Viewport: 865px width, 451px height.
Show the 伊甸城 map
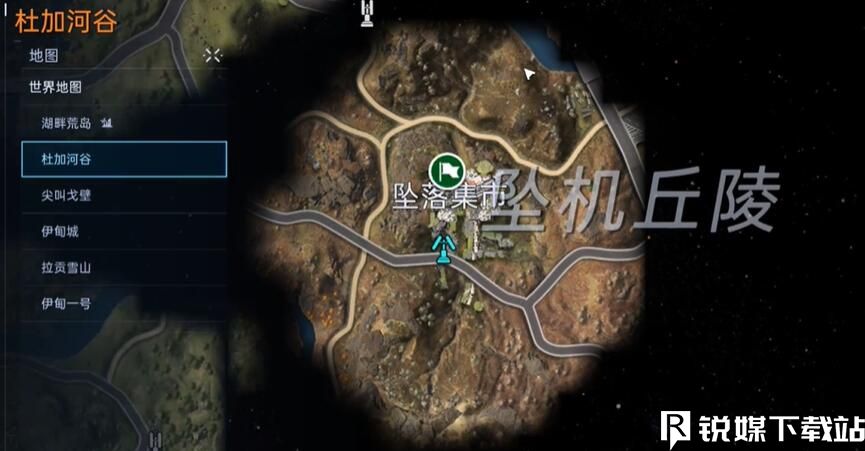pyautogui.click(x=60, y=231)
